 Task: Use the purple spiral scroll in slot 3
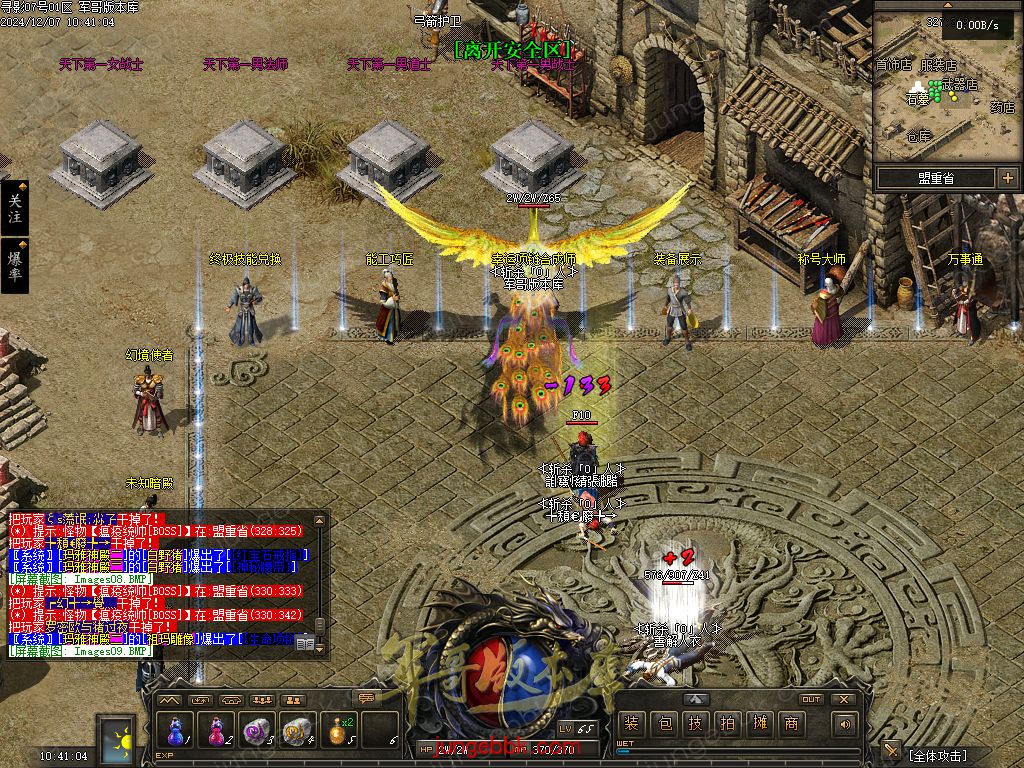257,731
